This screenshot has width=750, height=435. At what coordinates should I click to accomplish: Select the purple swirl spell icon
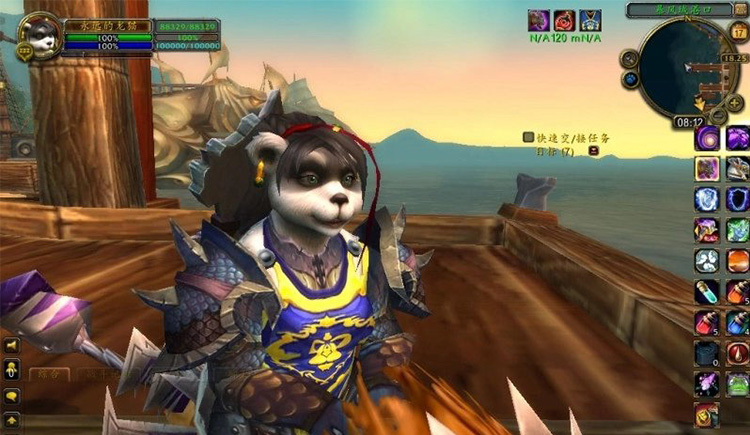coord(707,138)
